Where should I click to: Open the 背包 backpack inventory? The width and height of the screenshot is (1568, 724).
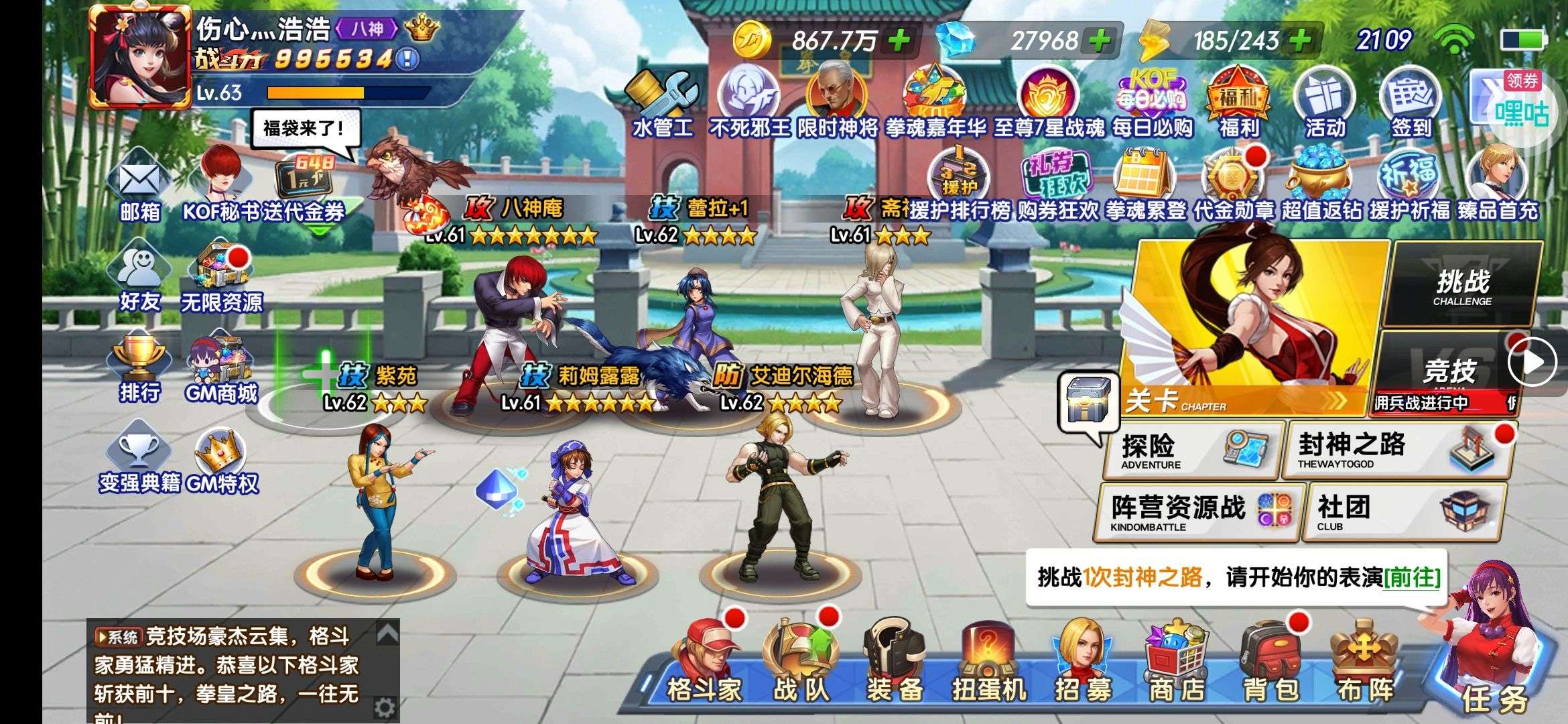tap(1270, 664)
